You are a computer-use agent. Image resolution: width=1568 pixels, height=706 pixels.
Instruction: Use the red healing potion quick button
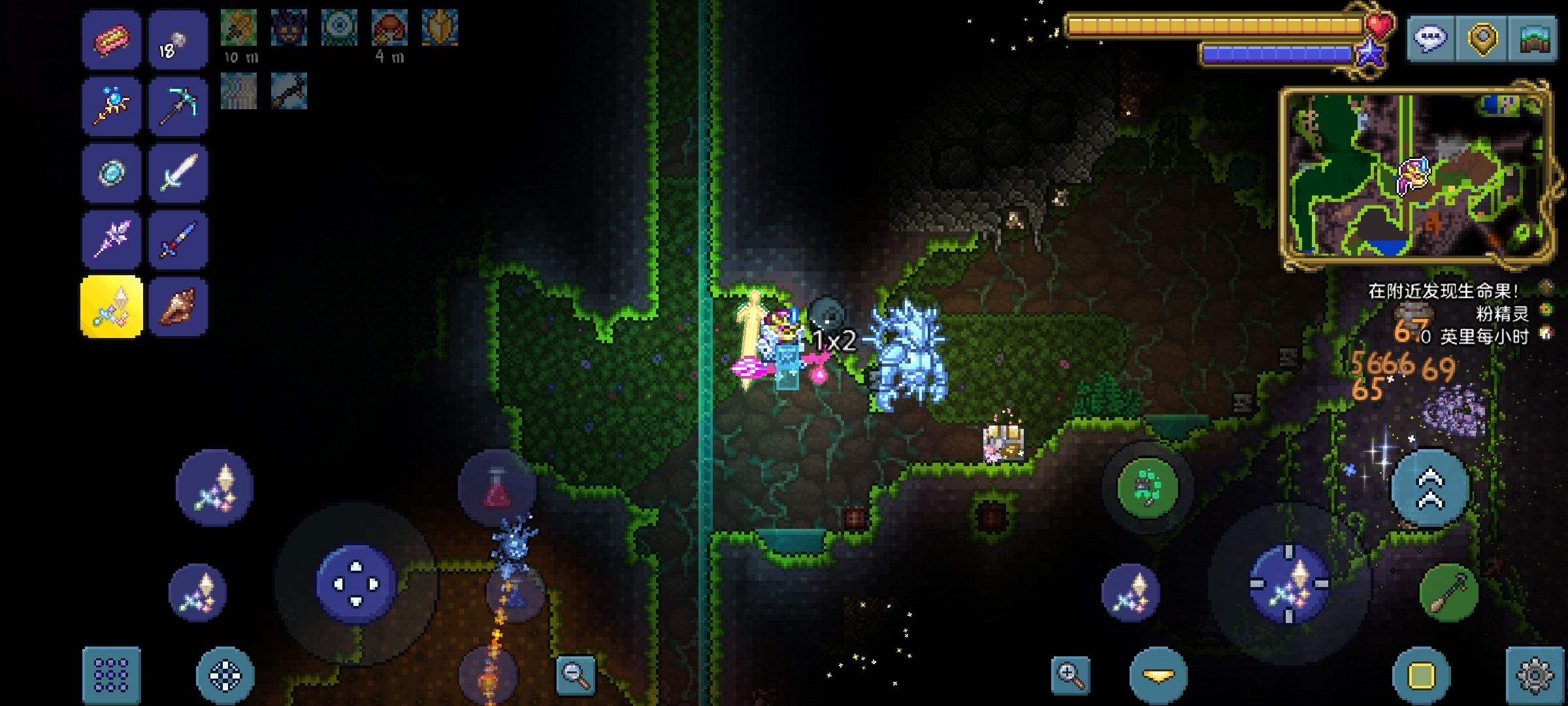(497, 488)
